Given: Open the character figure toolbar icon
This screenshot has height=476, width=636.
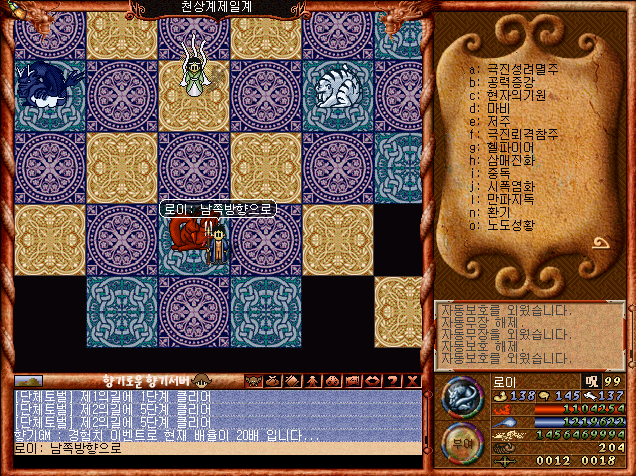Looking at the screenshot, I should pos(313,380).
